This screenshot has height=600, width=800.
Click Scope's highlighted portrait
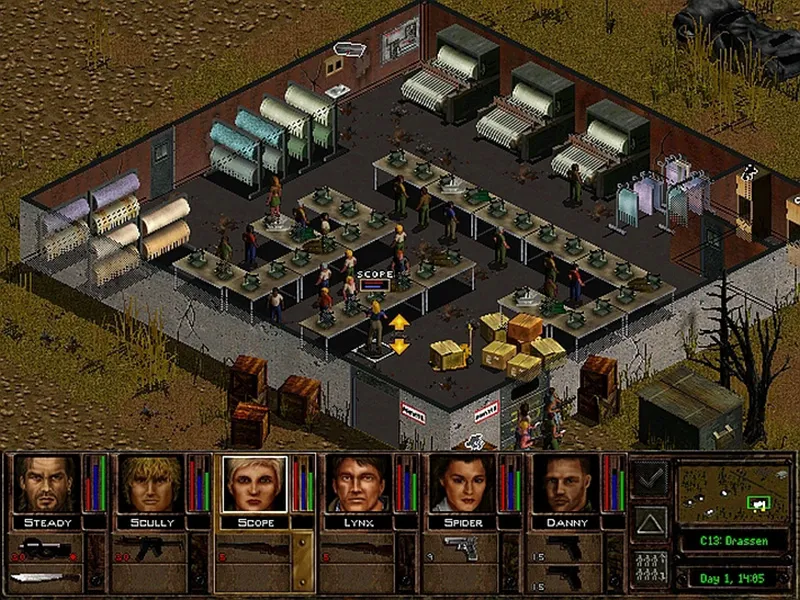pyautogui.click(x=254, y=485)
